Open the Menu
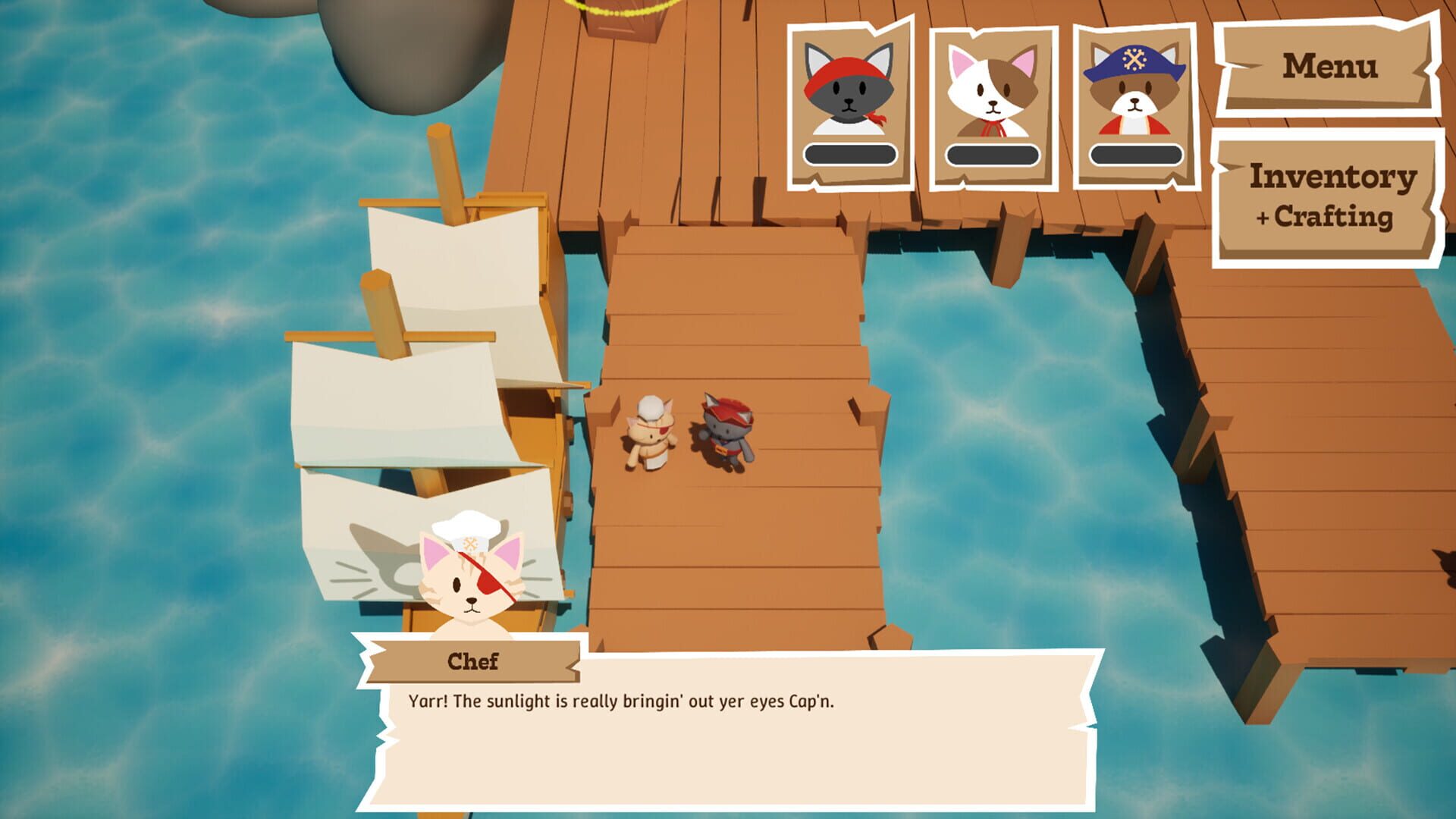Image resolution: width=1456 pixels, height=819 pixels. [1331, 68]
